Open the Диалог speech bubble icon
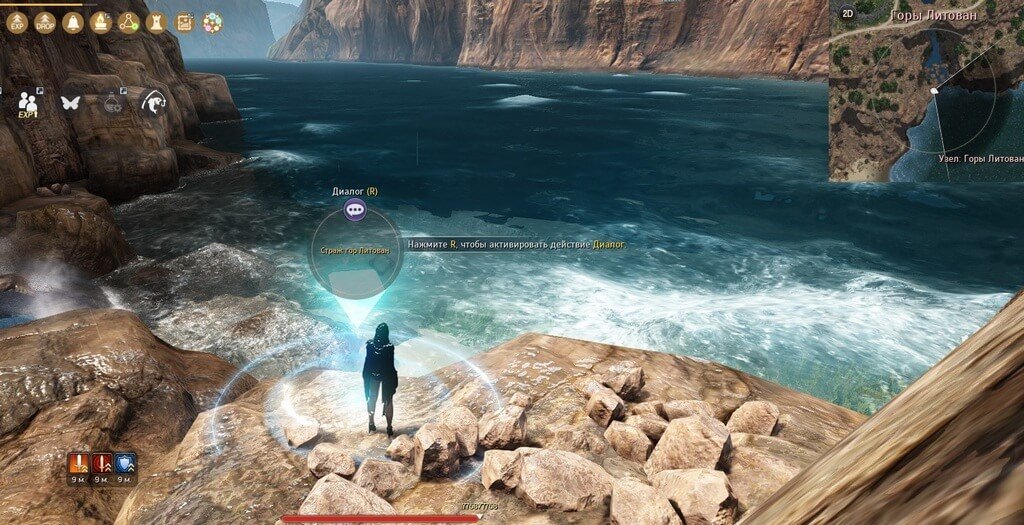This screenshot has width=1024, height=525. coord(355,210)
